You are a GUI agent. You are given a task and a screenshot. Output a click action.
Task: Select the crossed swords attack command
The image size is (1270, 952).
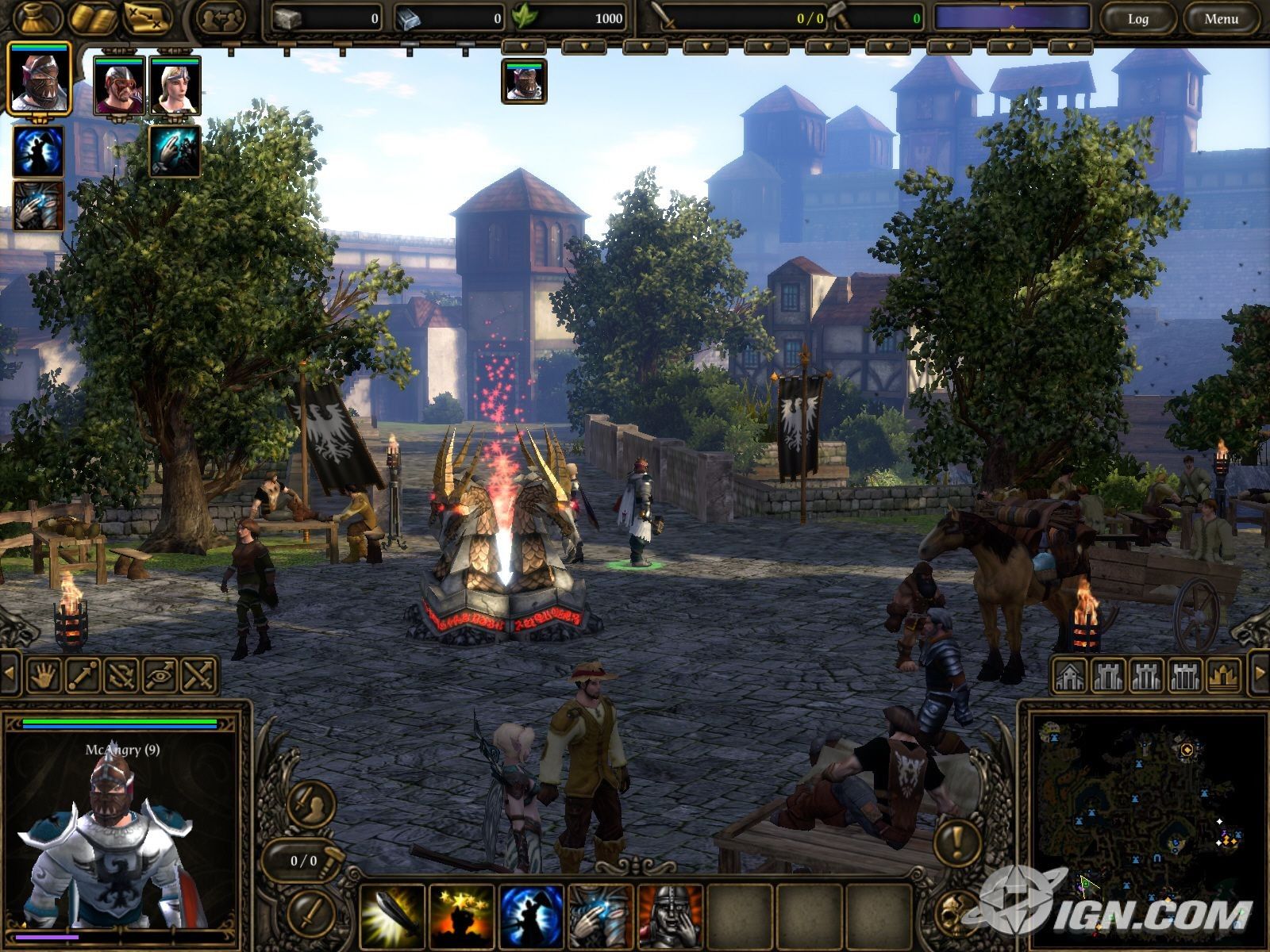coord(199,675)
